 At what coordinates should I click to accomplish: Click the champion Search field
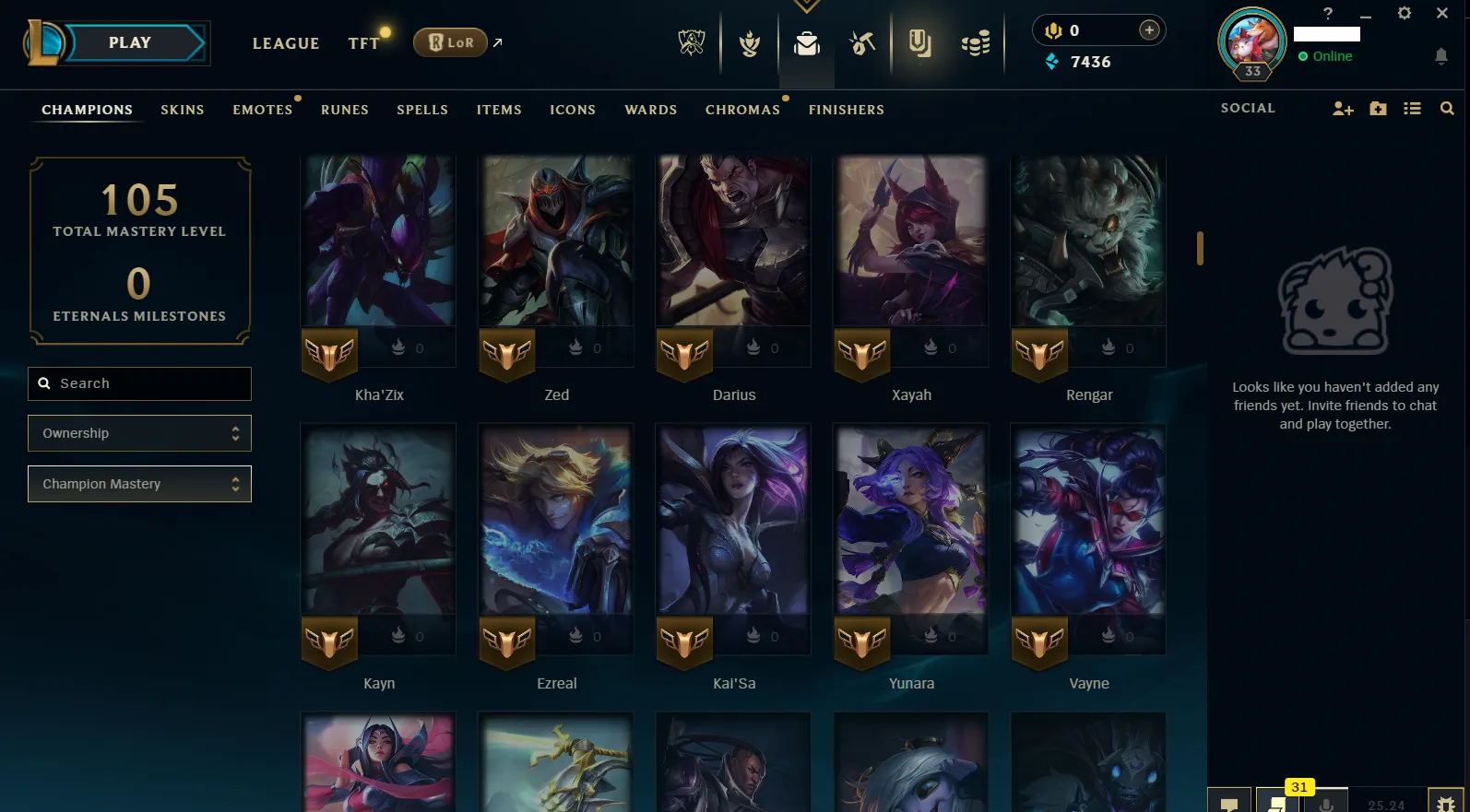(139, 382)
